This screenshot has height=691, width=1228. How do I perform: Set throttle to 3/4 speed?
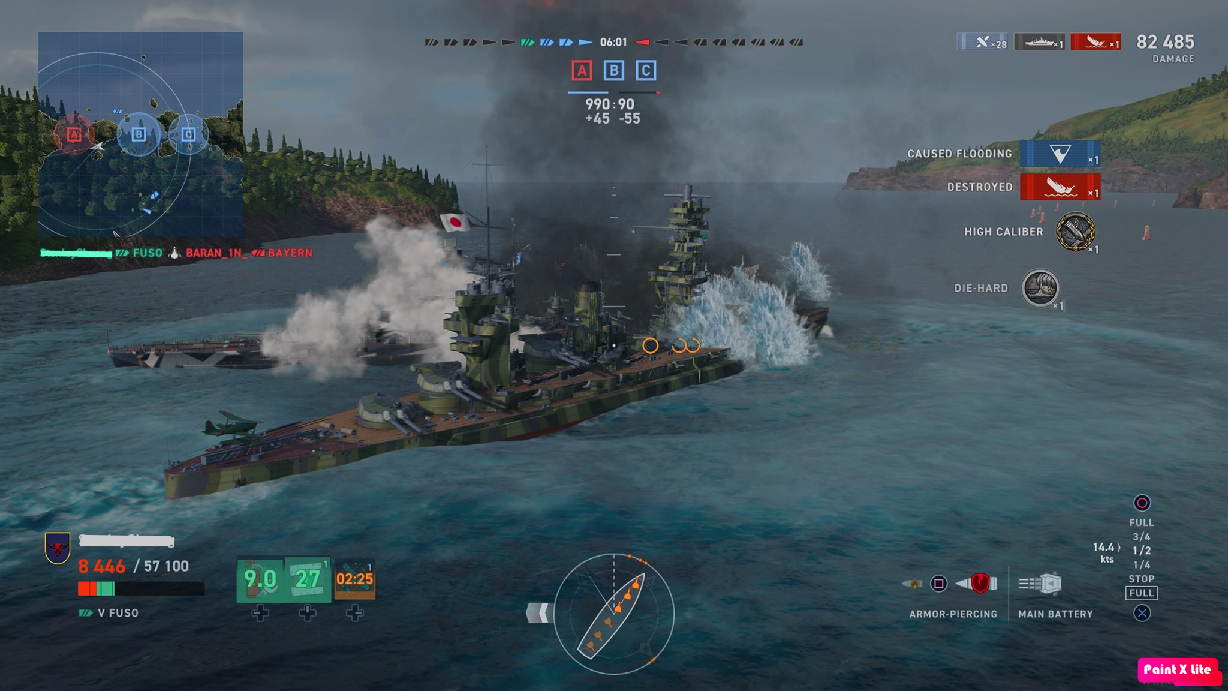pos(1141,537)
